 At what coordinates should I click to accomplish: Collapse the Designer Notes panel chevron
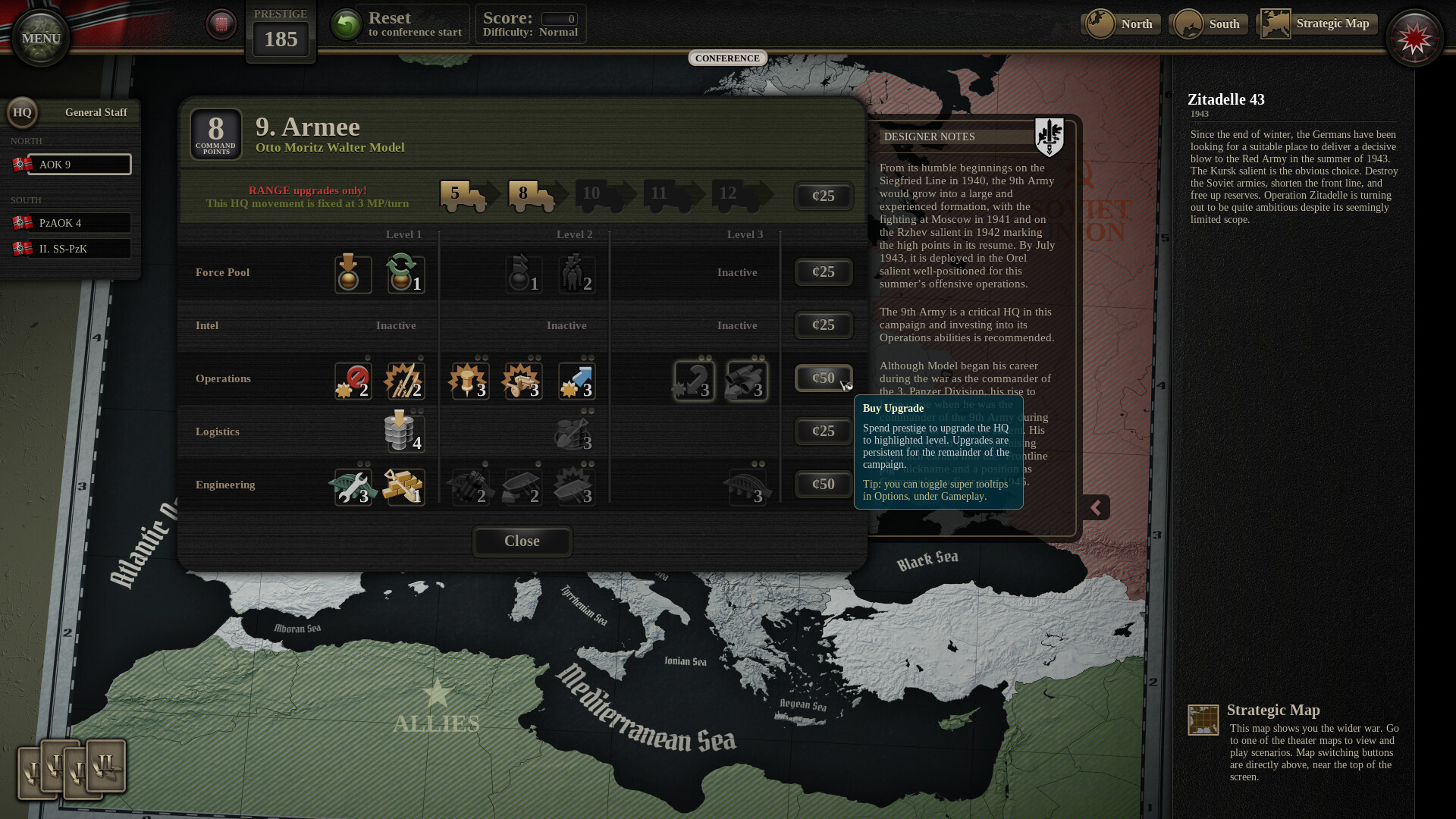pyautogui.click(x=1097, y=507)
